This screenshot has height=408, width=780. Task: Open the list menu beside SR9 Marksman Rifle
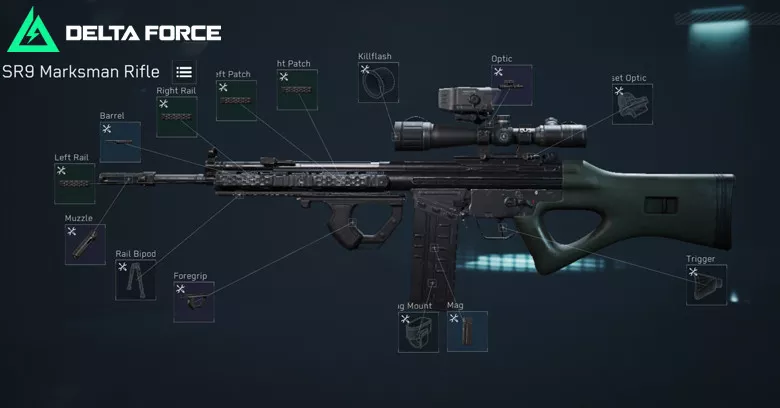(184, 72)
